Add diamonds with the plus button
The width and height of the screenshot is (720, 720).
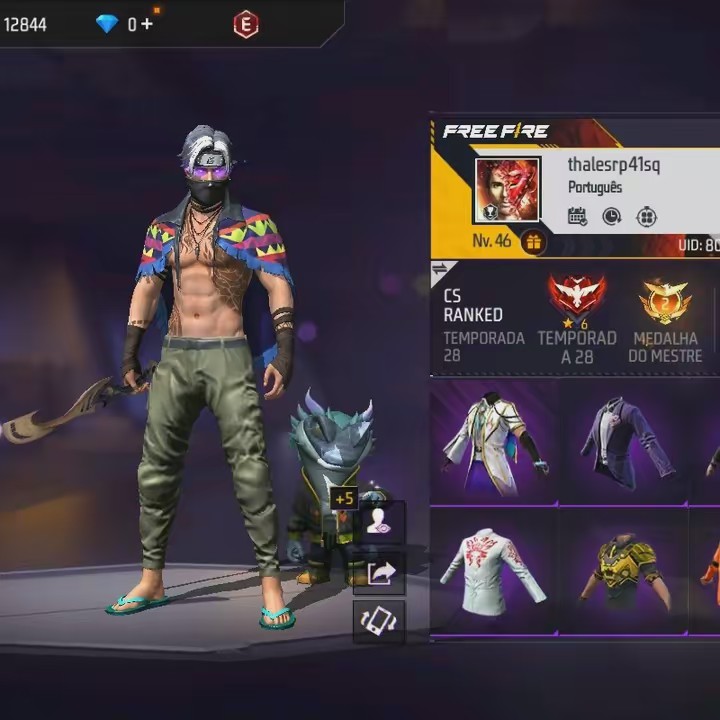pyautogui.click(x=147, y=24)
